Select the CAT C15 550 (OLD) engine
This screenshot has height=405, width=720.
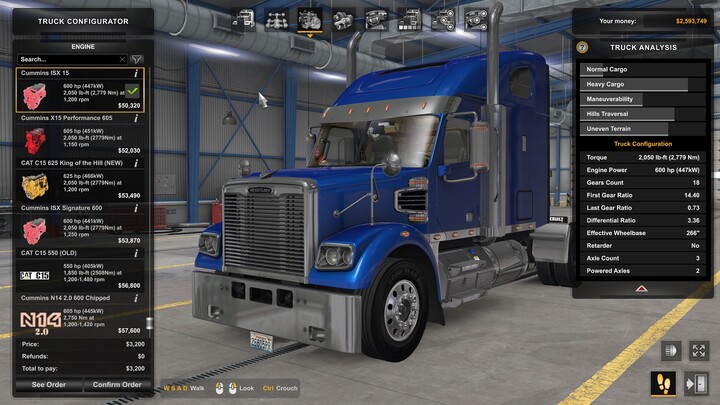(x=80, y=272)
